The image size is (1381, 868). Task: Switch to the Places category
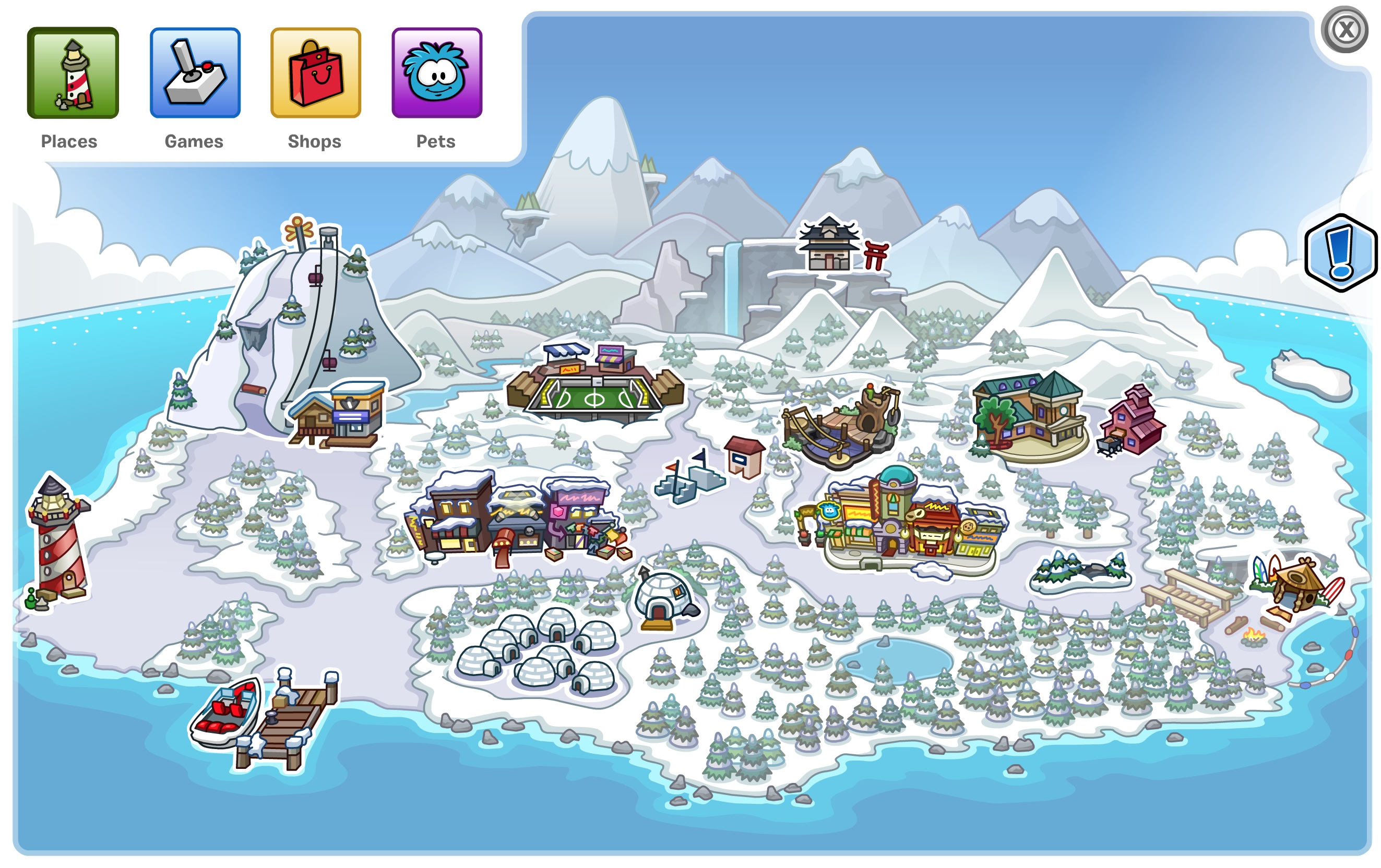tap(73, 73)
